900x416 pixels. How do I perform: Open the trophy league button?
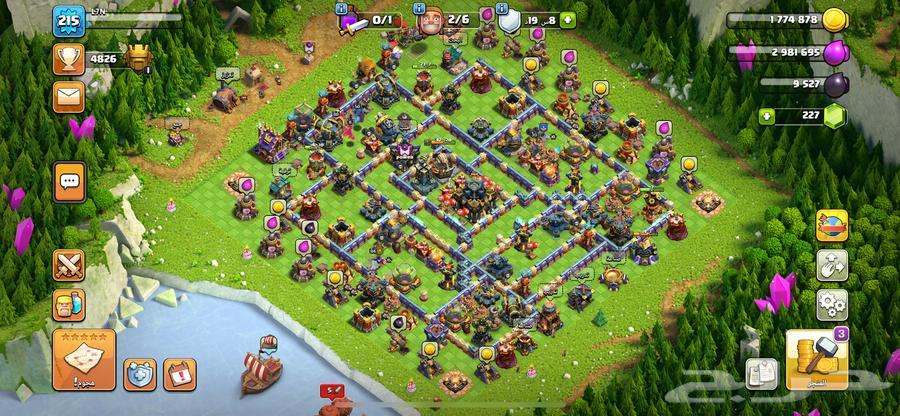(68, 59)
